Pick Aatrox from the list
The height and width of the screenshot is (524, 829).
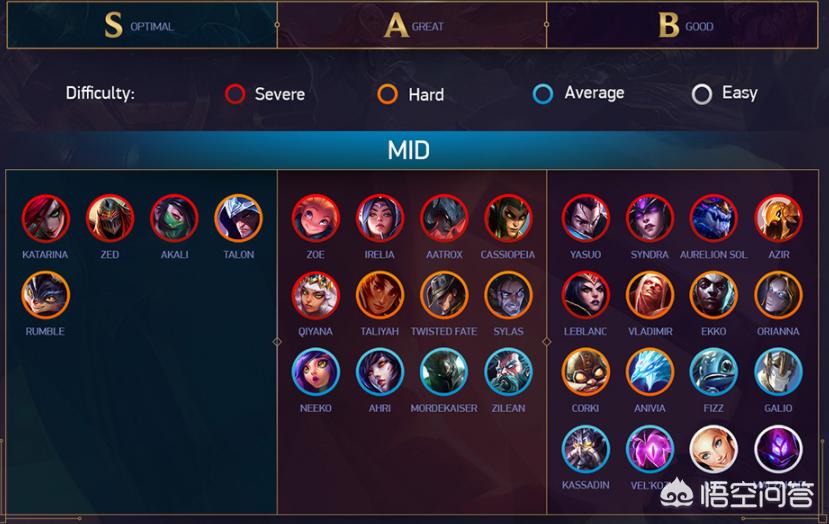[444, 218]
